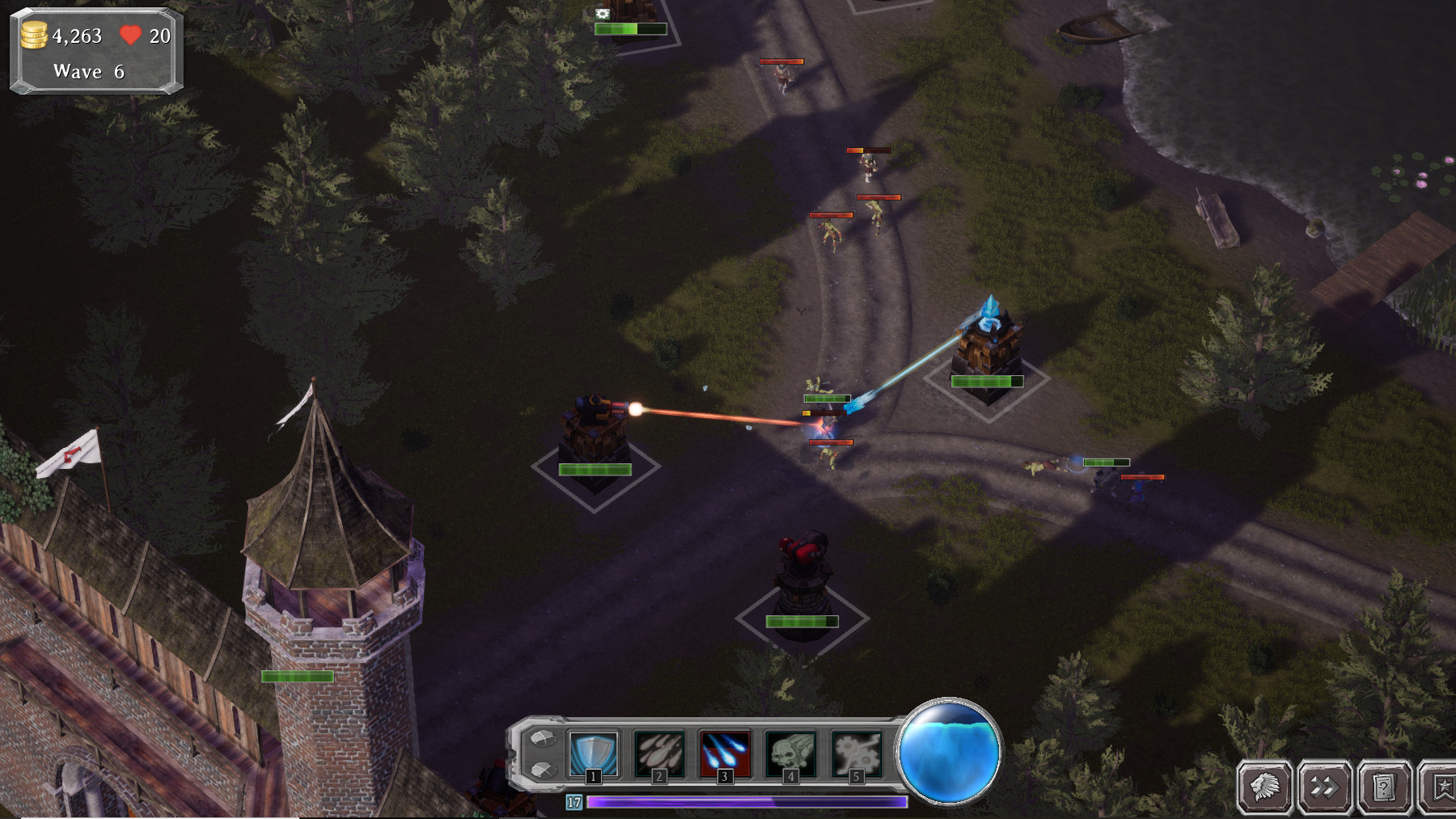Click the lower pie-chart toggle beside the hotbar
Viewport: 1456px width, 819px height.
point(544,768)
